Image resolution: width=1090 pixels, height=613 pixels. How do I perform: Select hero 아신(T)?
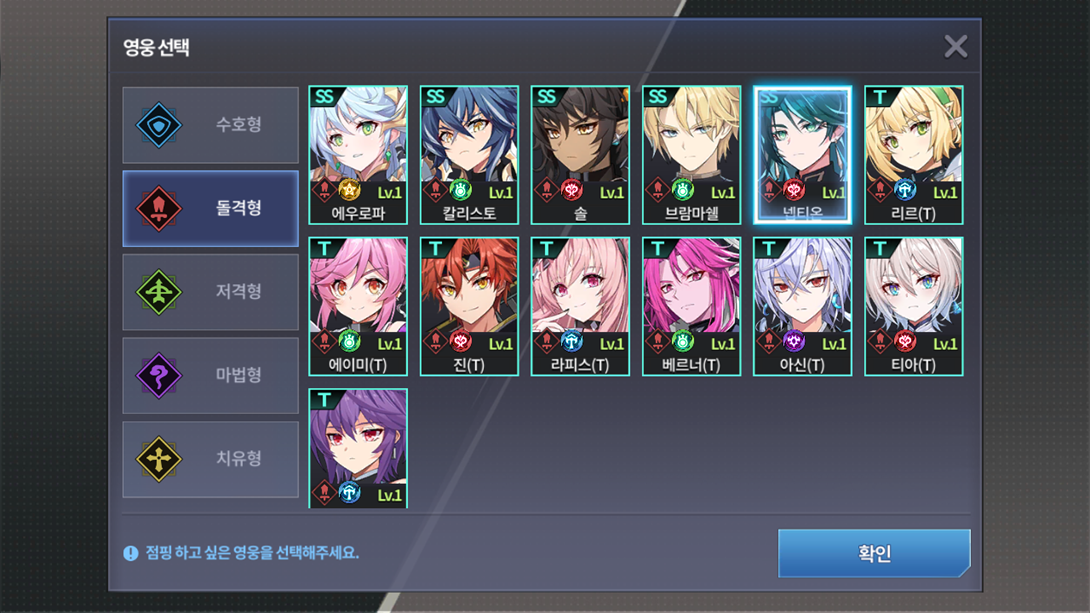tap(802, 306)
